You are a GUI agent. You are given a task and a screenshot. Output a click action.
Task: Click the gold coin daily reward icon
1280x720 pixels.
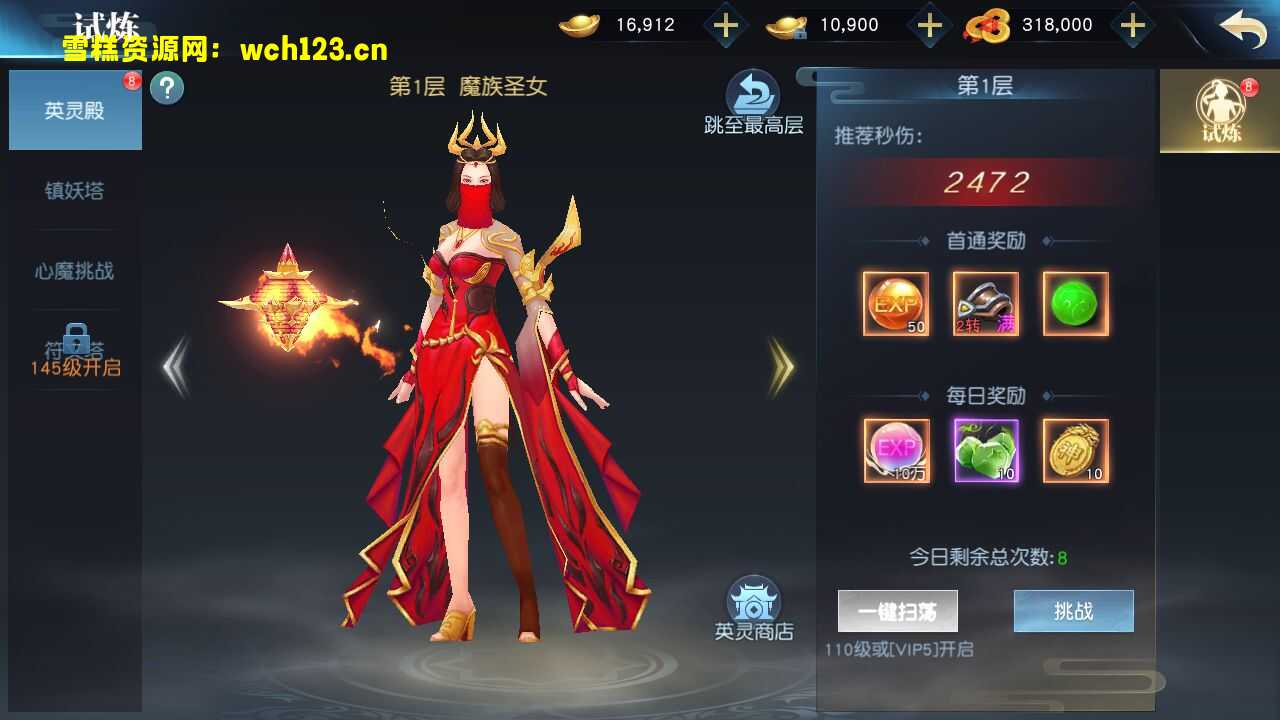click(x=1074, y=452)
